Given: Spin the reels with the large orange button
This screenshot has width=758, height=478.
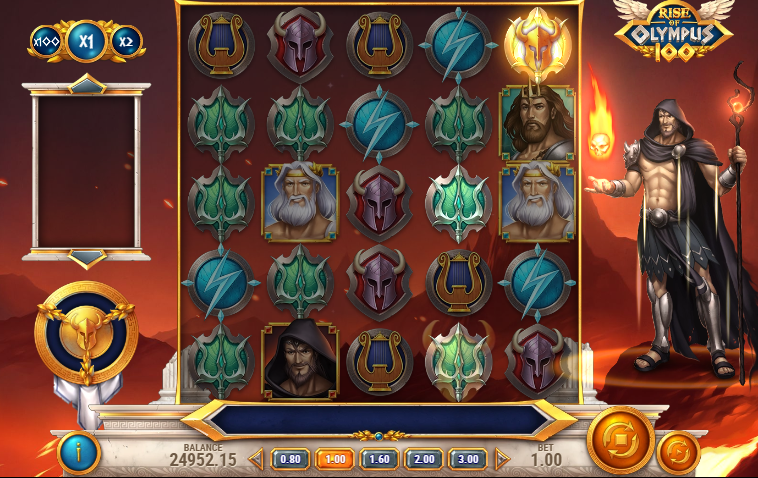Looking at the screenshot, I should tap(620, 441).
